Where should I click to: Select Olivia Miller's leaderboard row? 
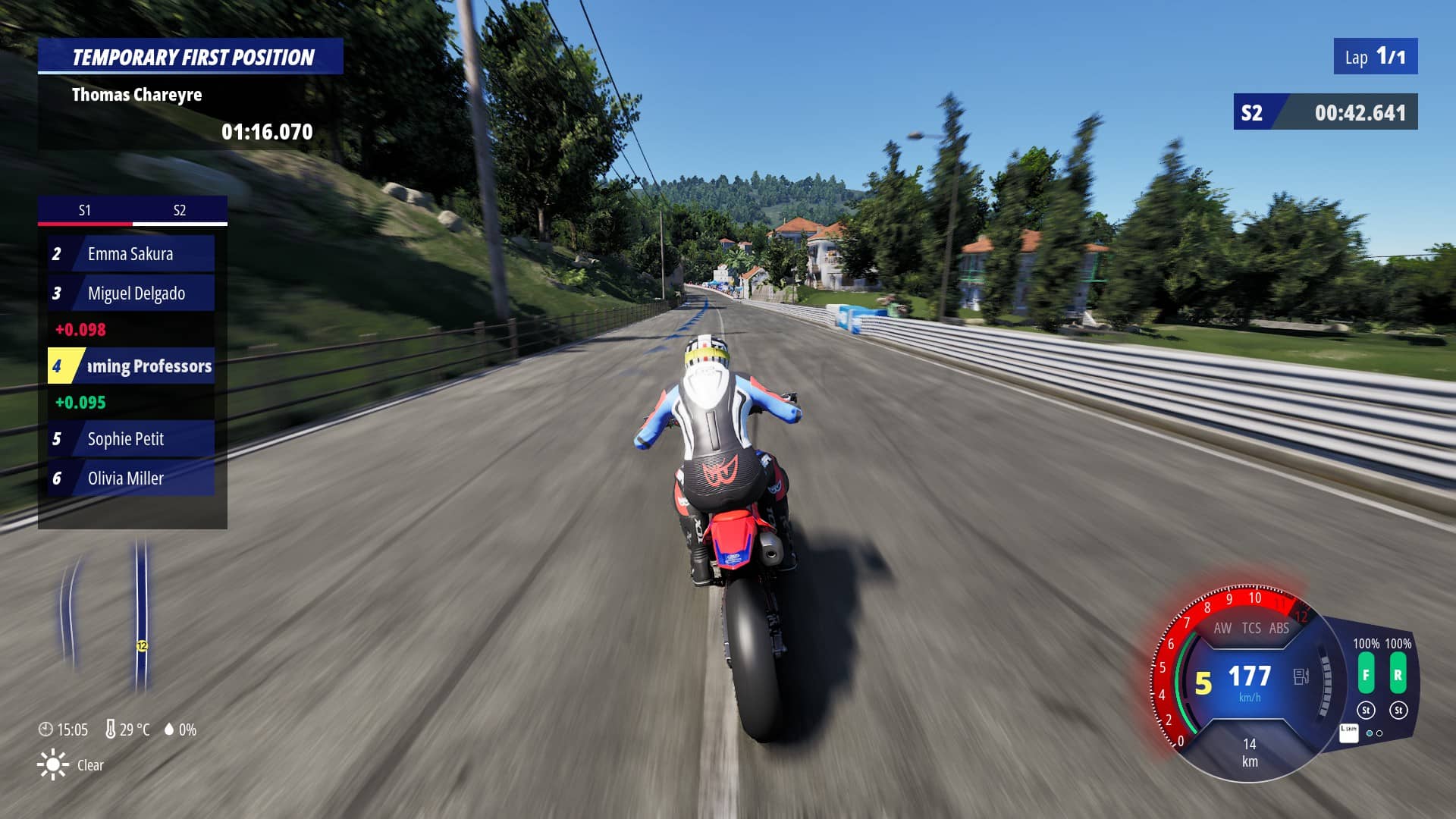coord(131,479)
